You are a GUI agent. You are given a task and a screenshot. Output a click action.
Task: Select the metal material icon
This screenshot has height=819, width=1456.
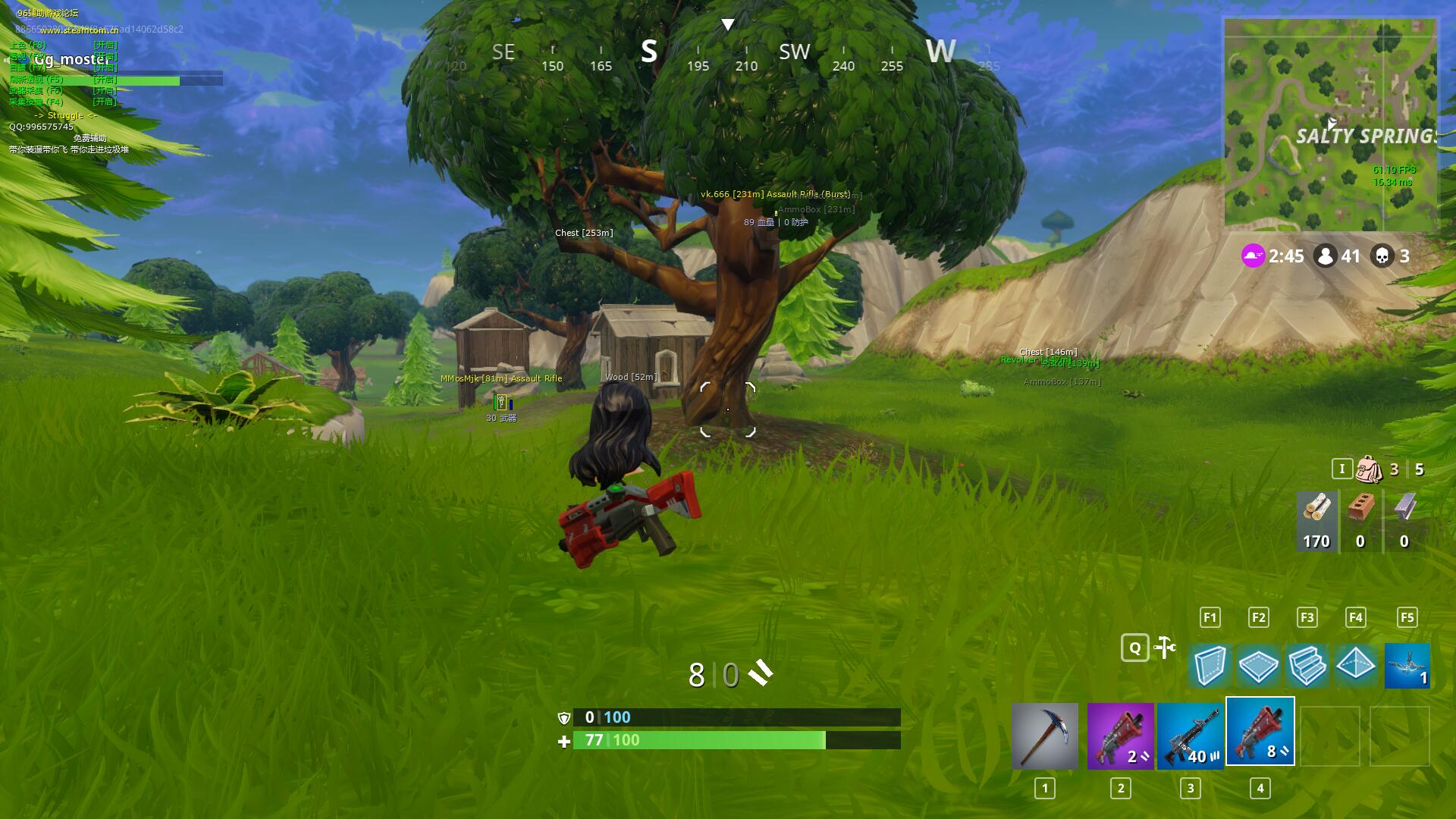[x=1404, y=519]
